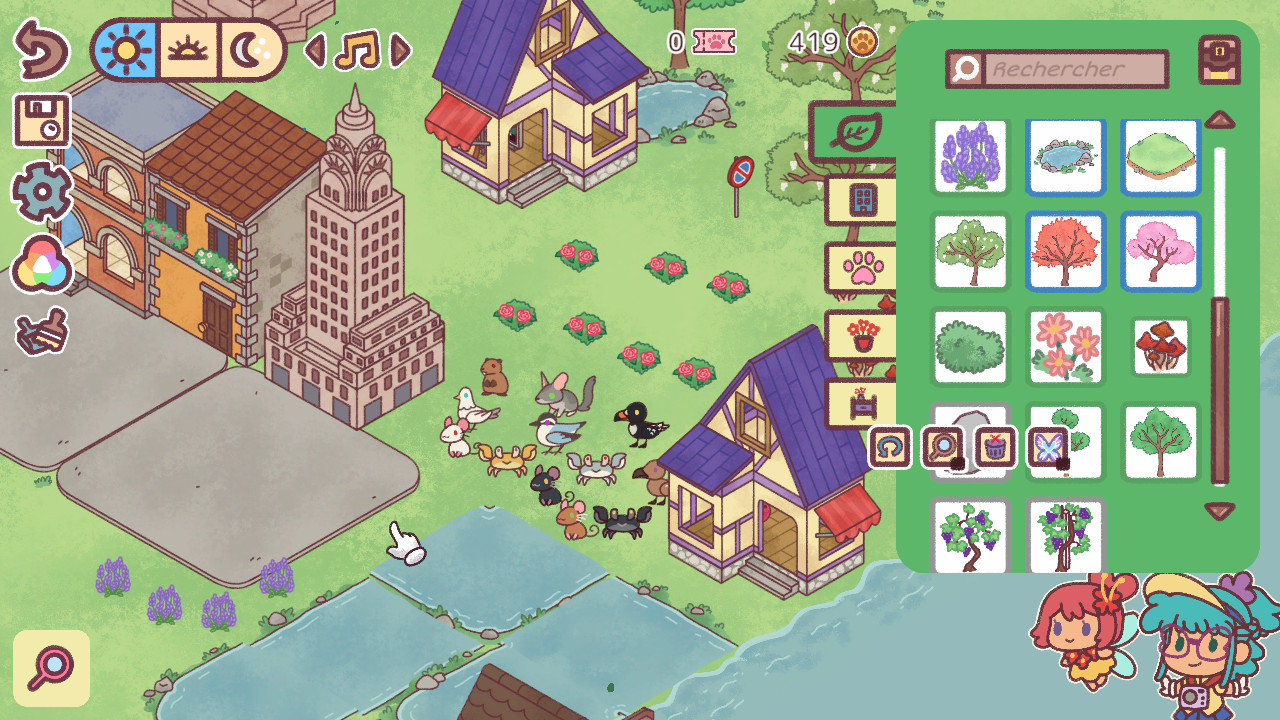1280x720 pixels.
Task: Open the color palette tool
Action: tap(42, 265)
